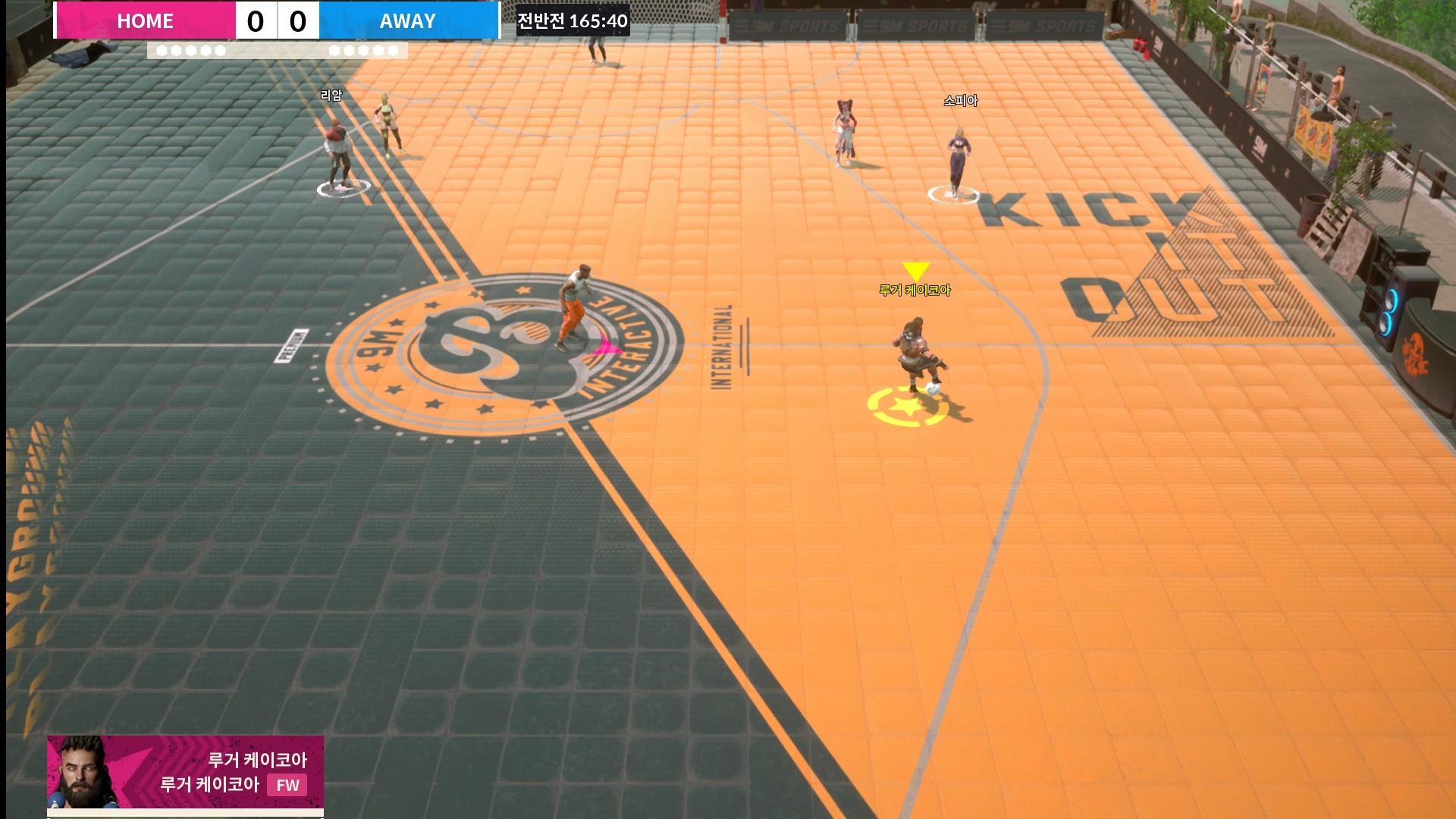The height and width of the screenshot is (819, 1456).
Task: Click the hexagon stamina indicator strip
Action: tap(277, 52)
